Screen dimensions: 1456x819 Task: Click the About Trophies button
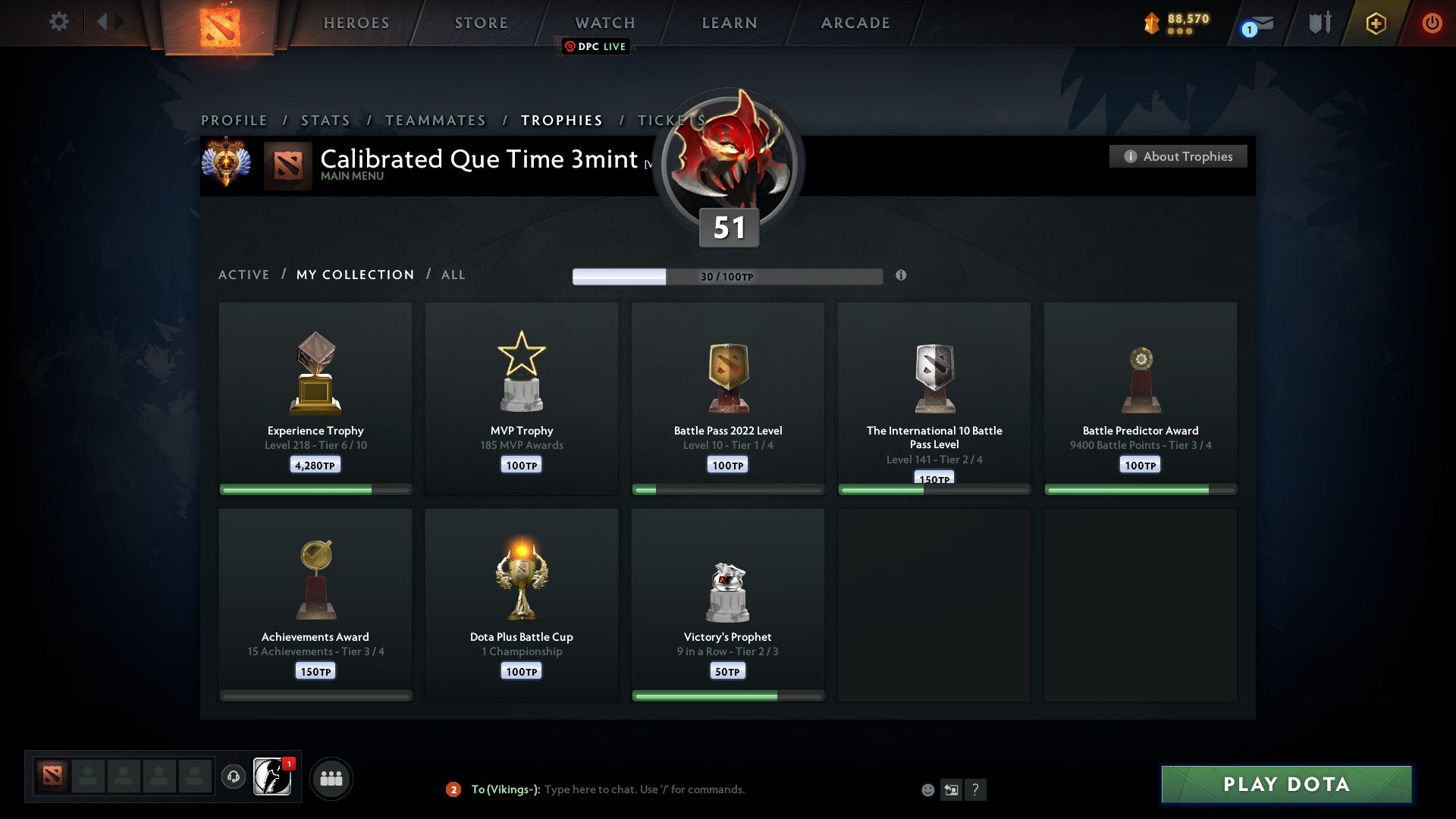1178,156
